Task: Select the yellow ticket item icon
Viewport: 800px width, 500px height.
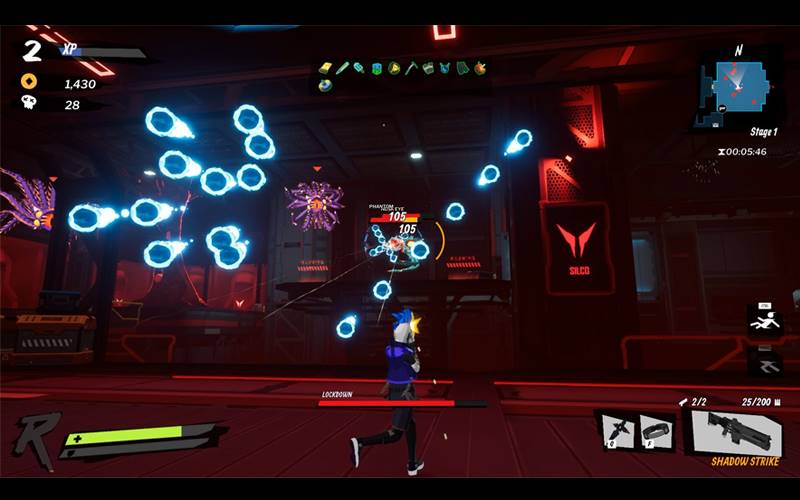Action: pyautogui.click(x=325, y=68)
